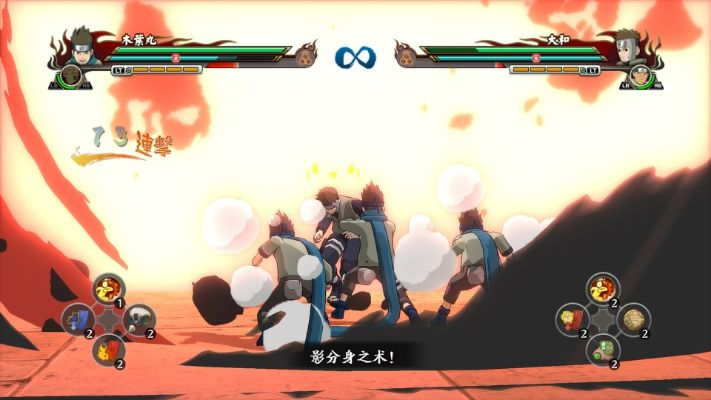Select Konohamaru's blue paper tag item
711x400 pixels.
77,320
